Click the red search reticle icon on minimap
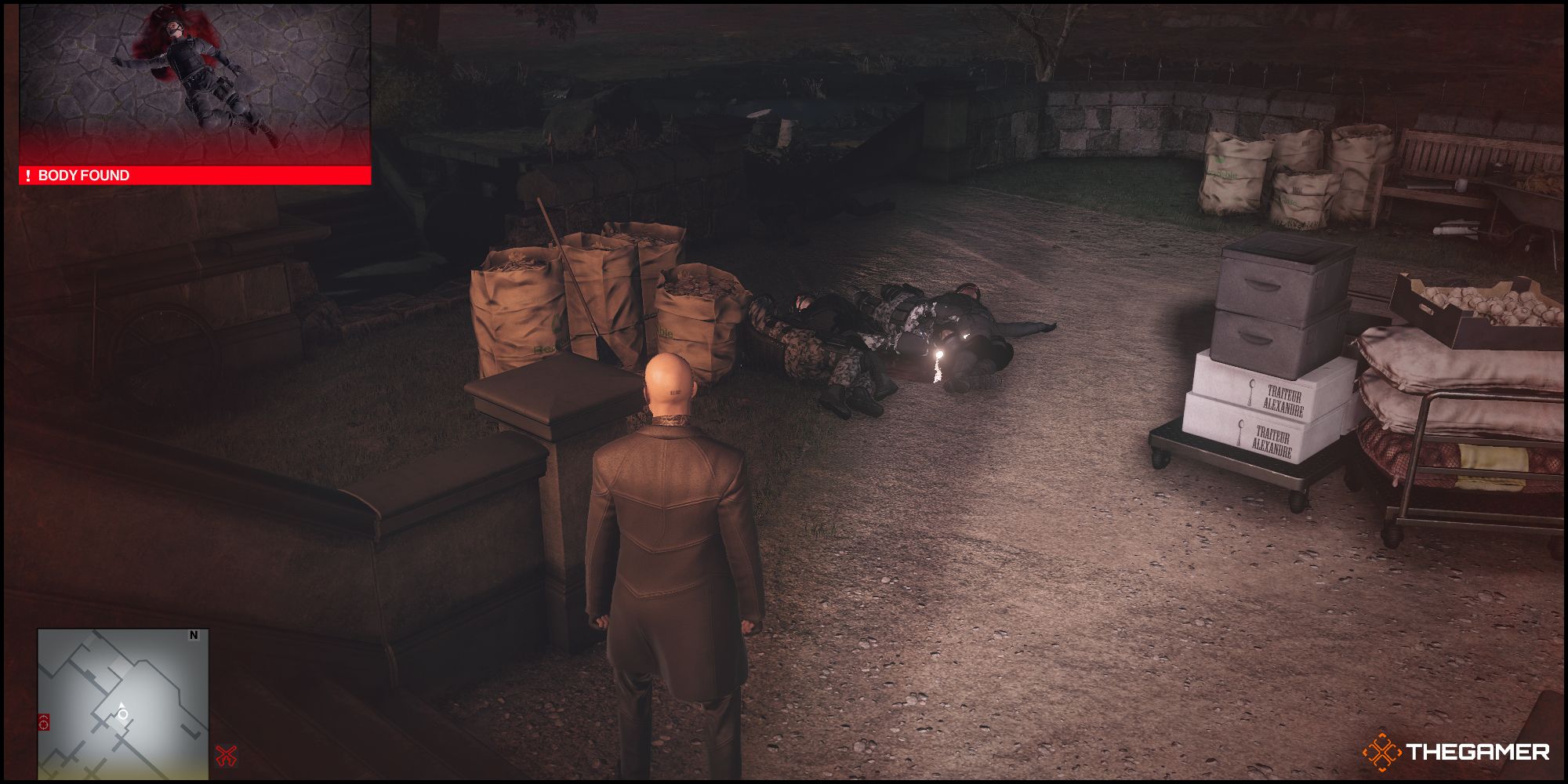The image size is (1568, 784). click(x=44, y=722)
